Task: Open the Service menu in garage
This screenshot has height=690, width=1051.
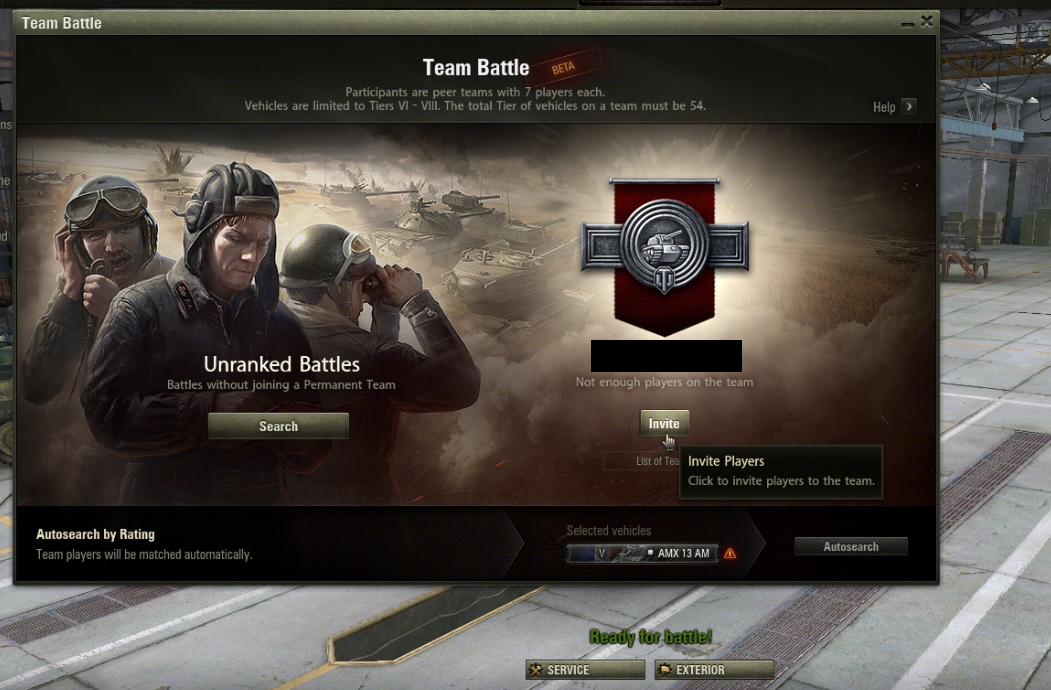Action: pos(585,670)
